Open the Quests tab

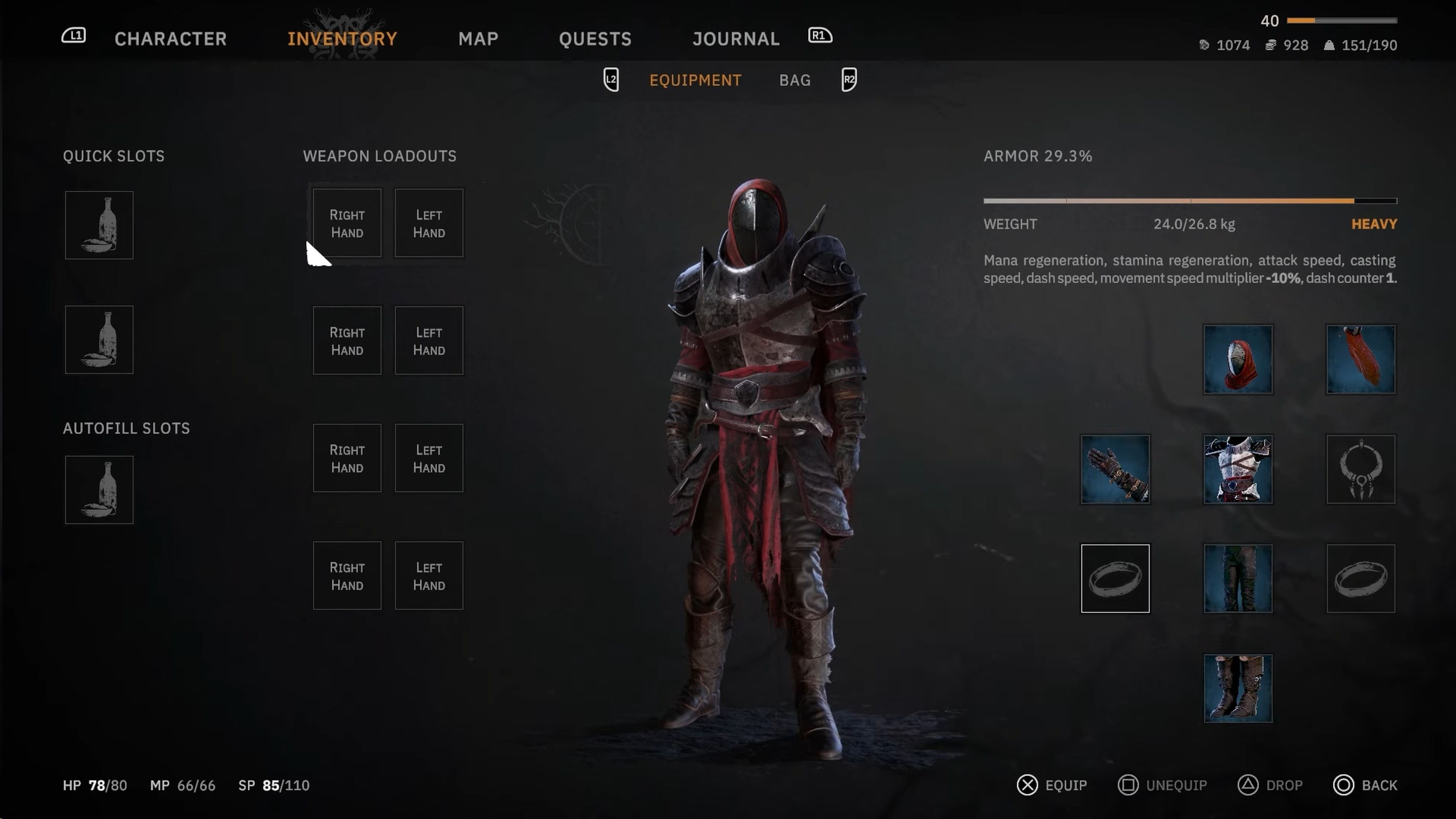pyautogui.click(x=595, y=38)
